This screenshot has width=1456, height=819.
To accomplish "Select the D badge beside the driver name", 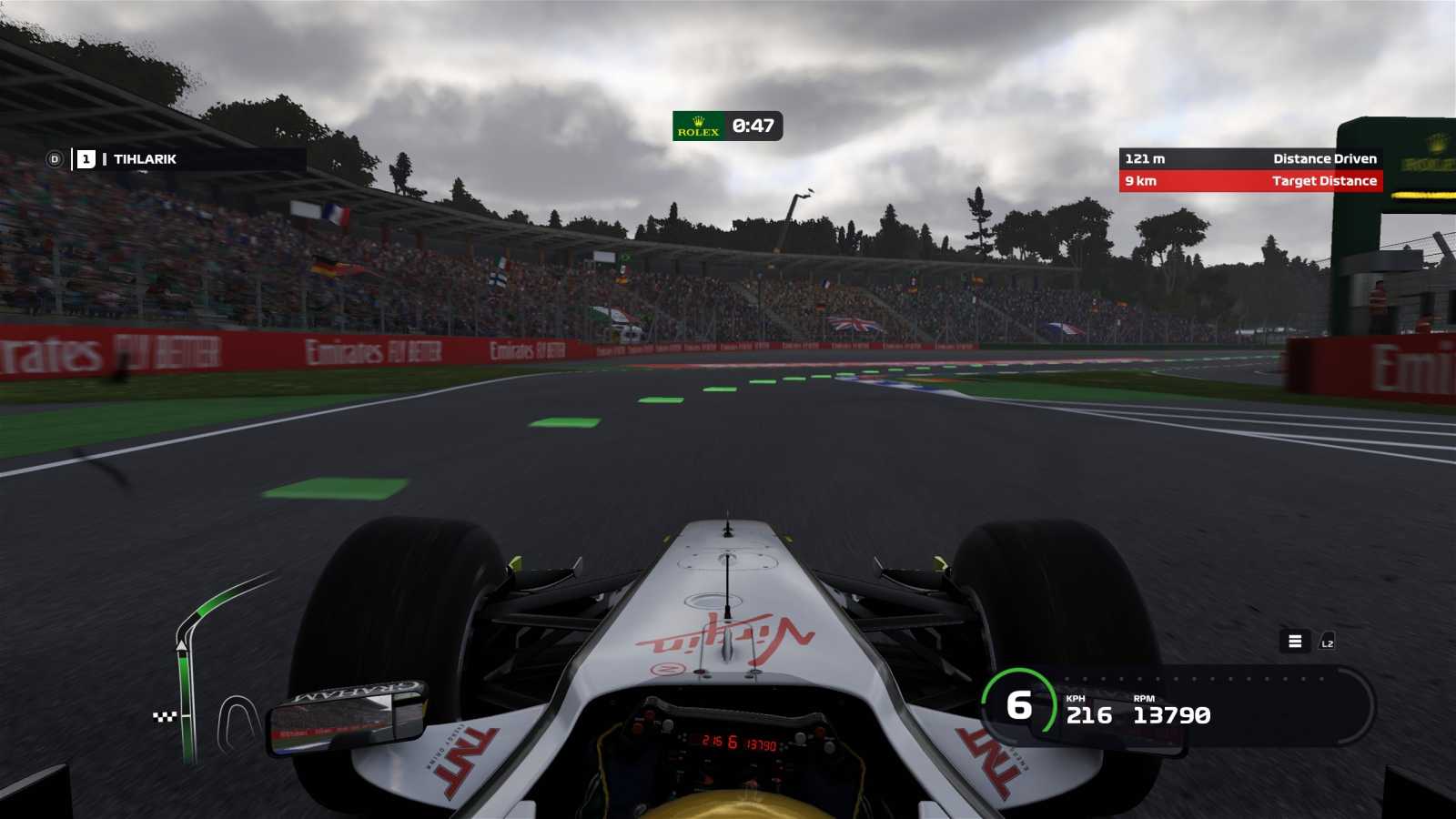I will pyautogui.click(x=56, y=159).
